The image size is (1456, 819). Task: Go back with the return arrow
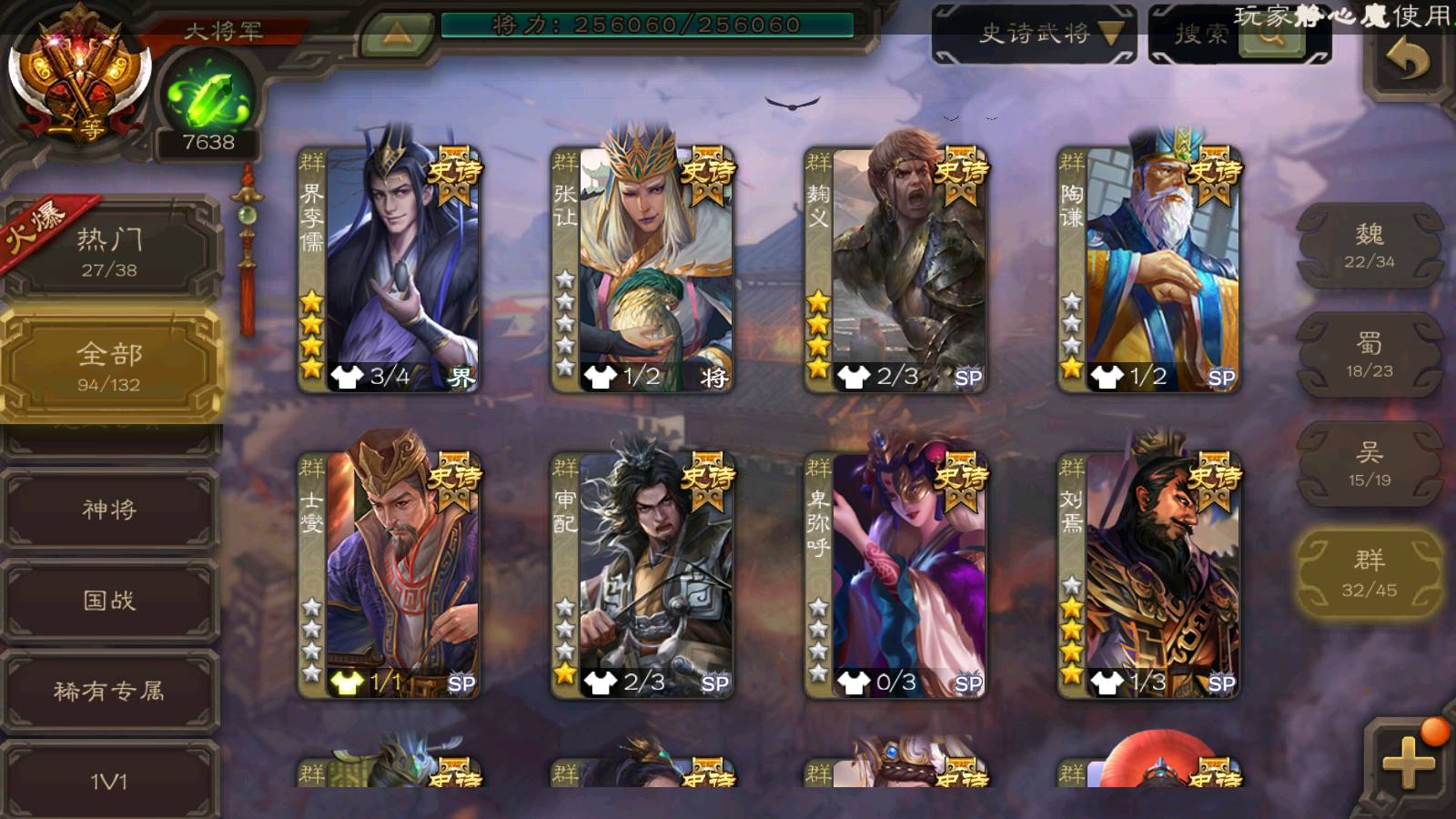tap(1407, 62)
